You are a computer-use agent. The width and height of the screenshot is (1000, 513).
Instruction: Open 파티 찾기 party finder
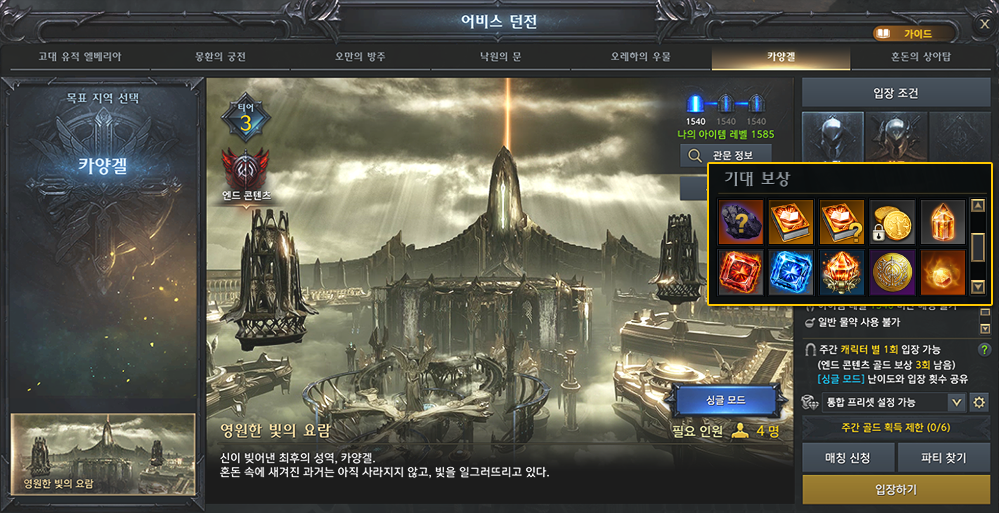(945, 458)
